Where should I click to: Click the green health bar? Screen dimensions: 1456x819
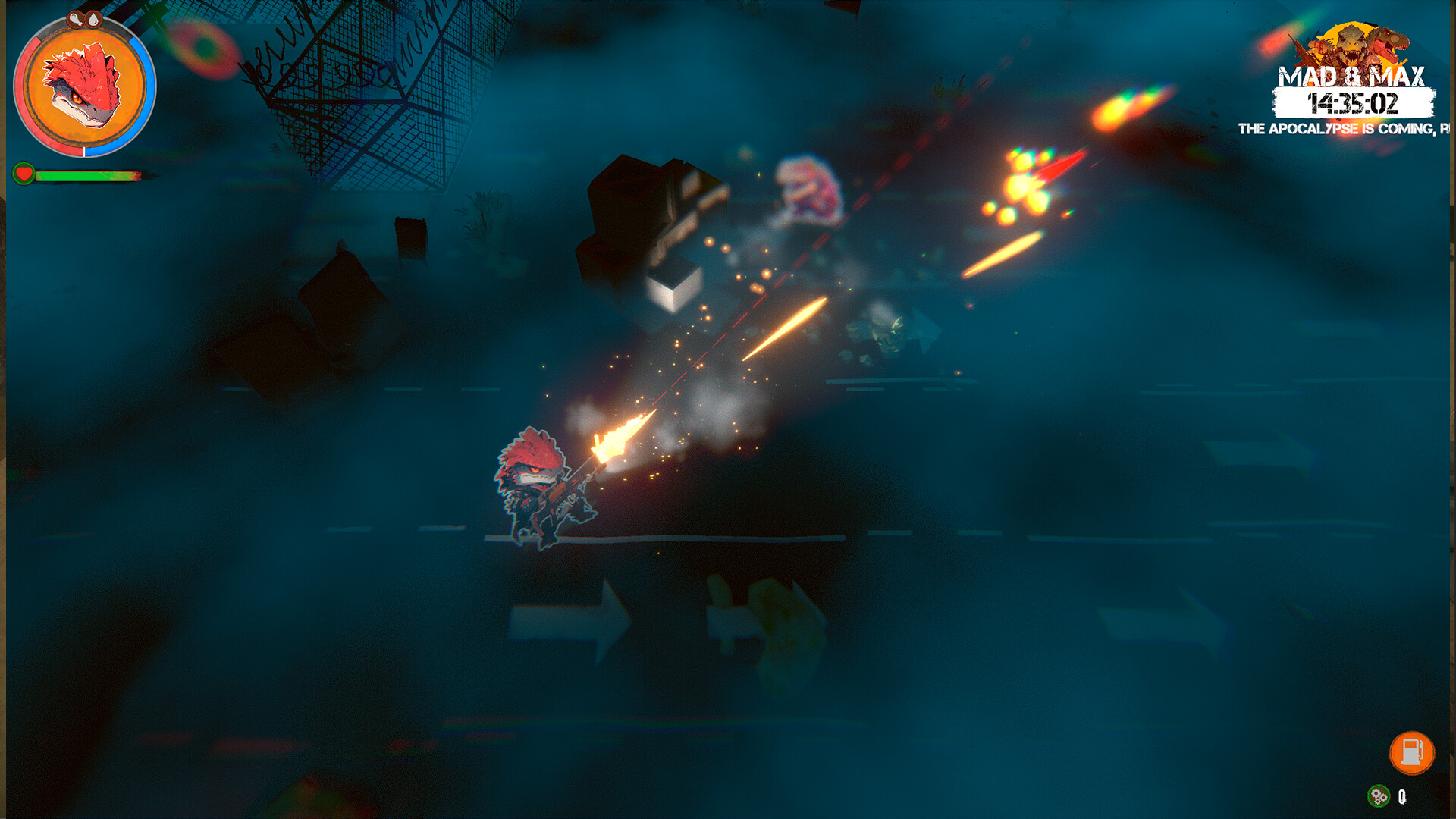tap(82, 176)
